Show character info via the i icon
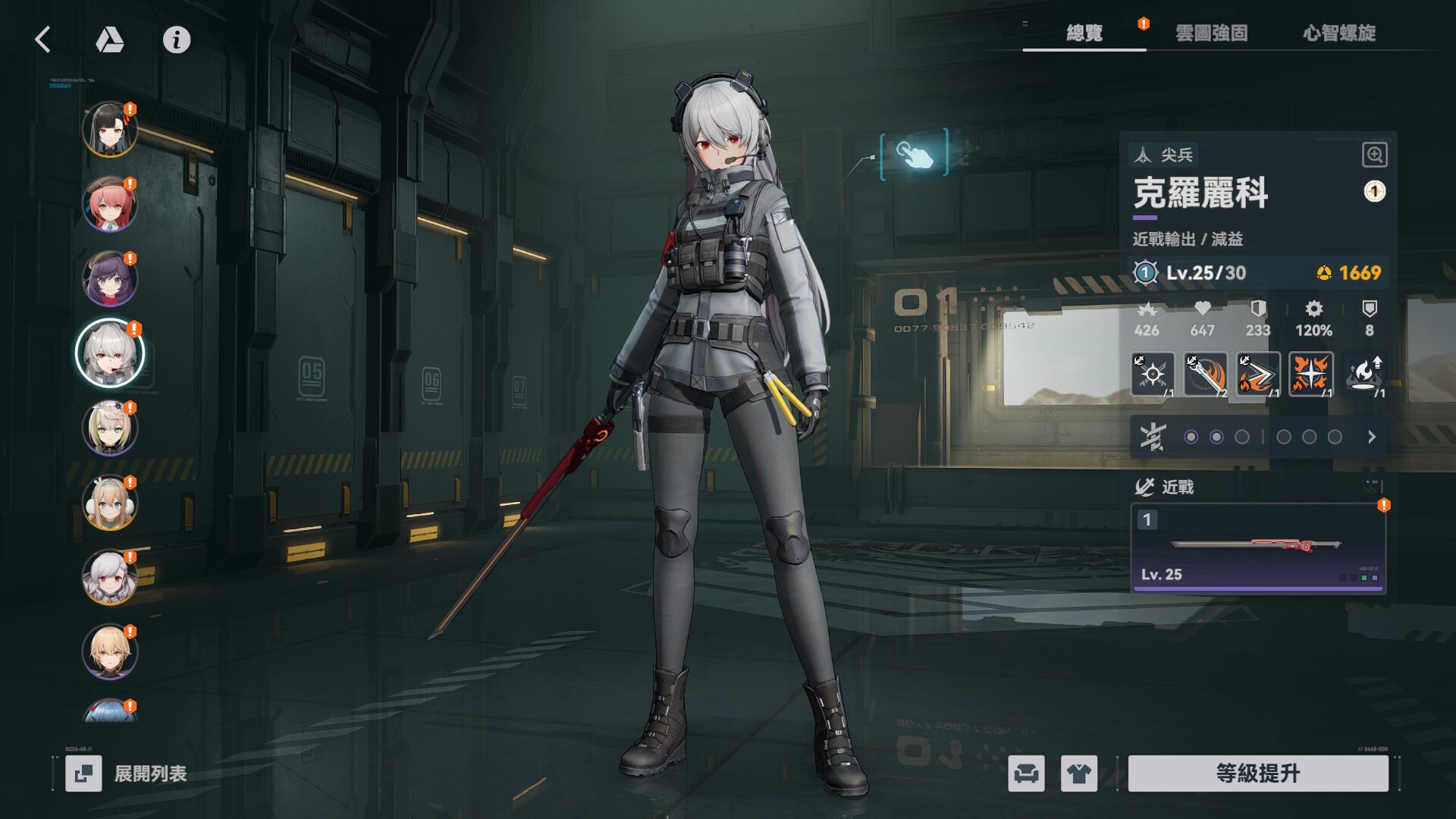Viewport: 1456px width, 819px height. pos(177,39)
